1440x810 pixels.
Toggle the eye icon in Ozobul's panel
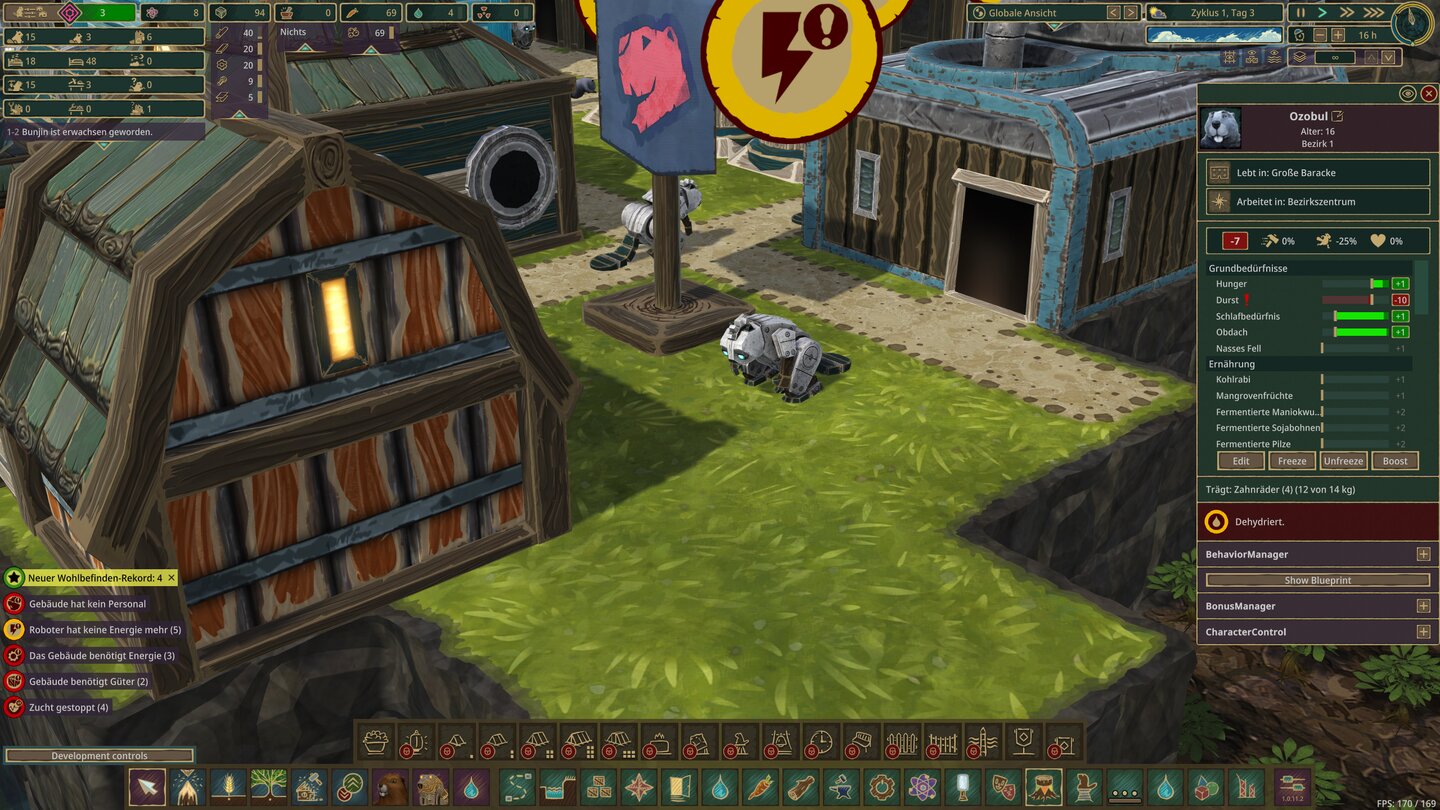click(1407, 93)
